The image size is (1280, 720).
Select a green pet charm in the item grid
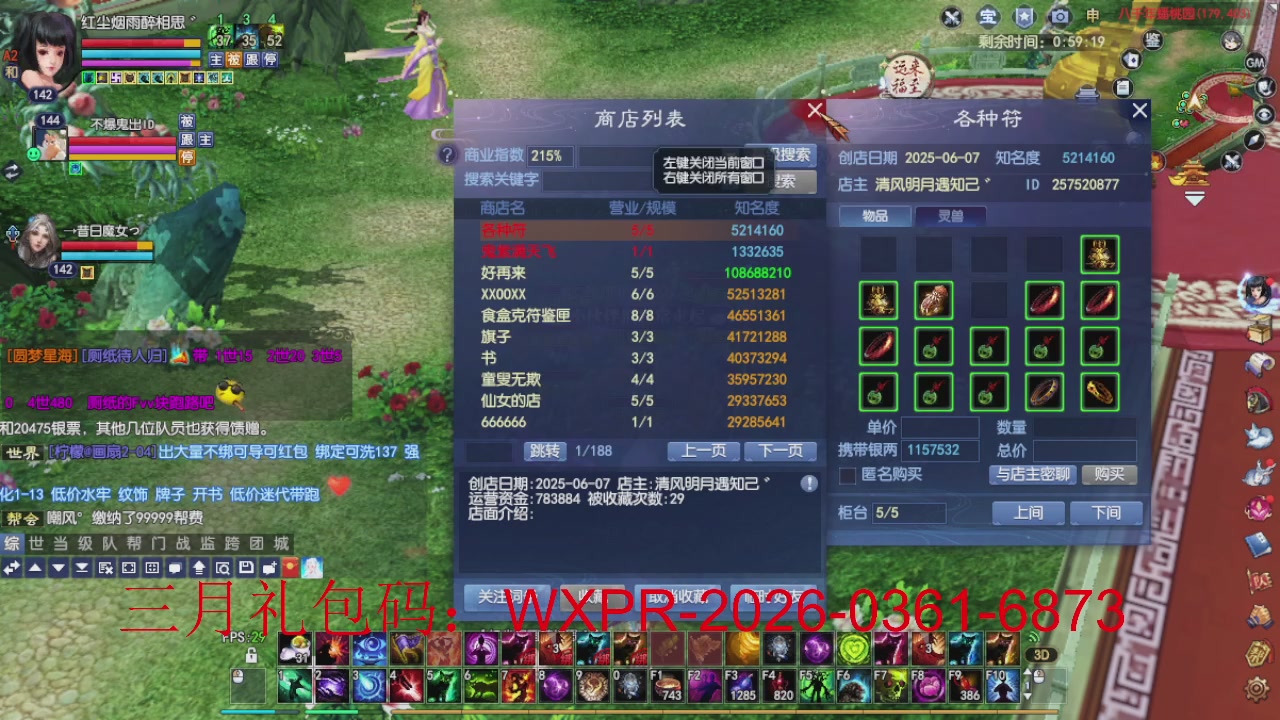coord(932,347)
